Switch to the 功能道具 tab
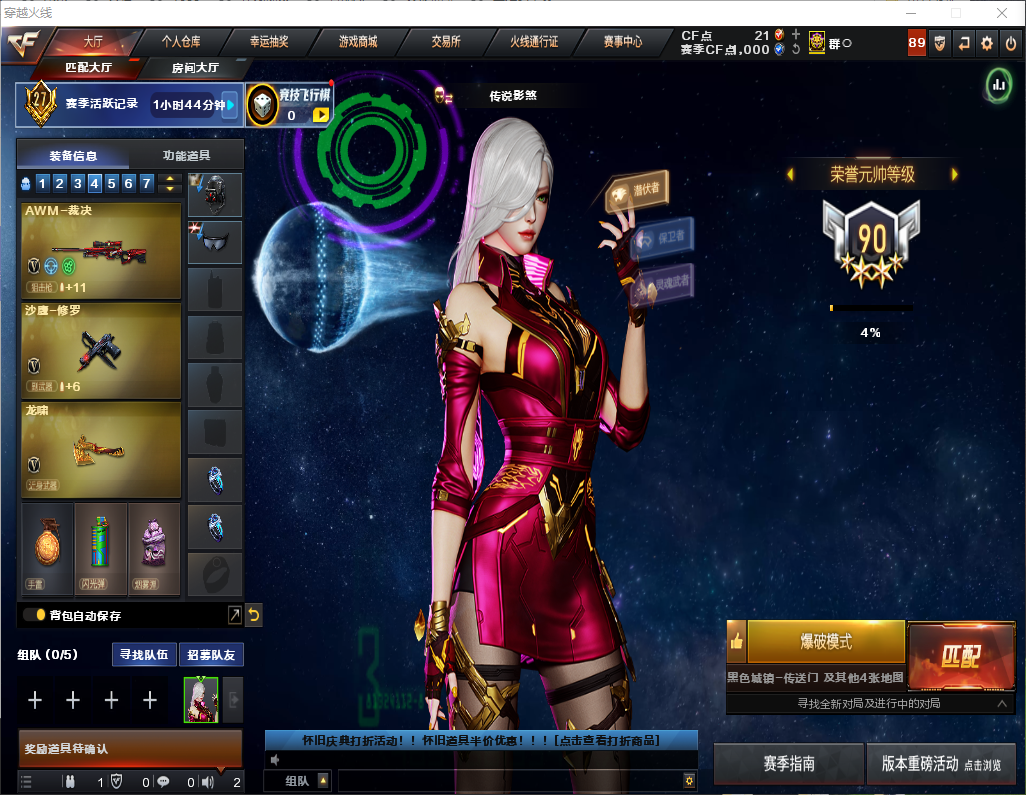The image size is (1026, 795). tap(186, 155)
